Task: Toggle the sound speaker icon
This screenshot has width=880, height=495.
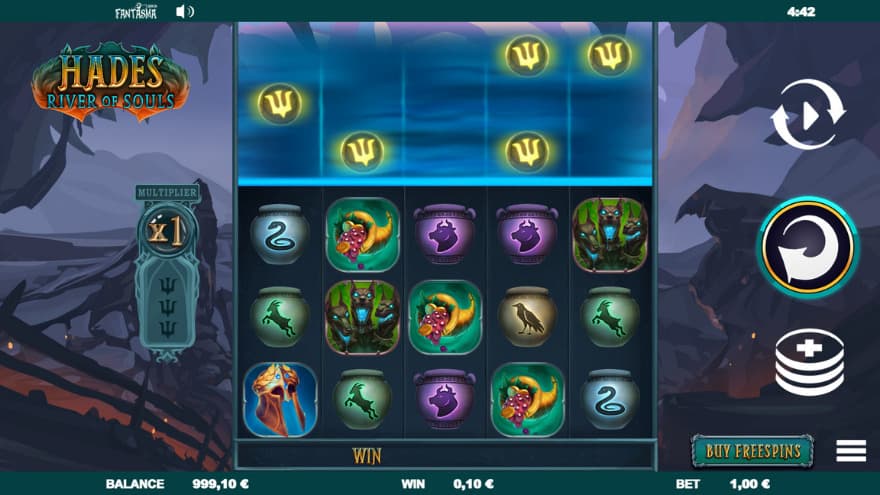Action: [185, 12]
